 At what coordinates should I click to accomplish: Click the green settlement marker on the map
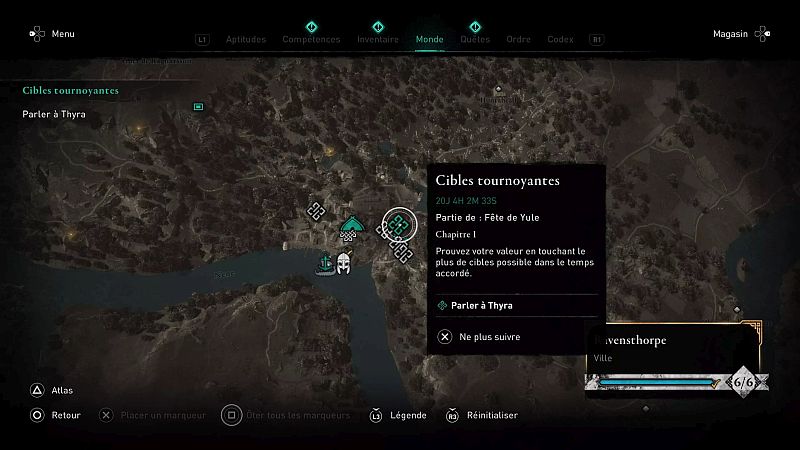pyautogui.click(x=351, y=228)
